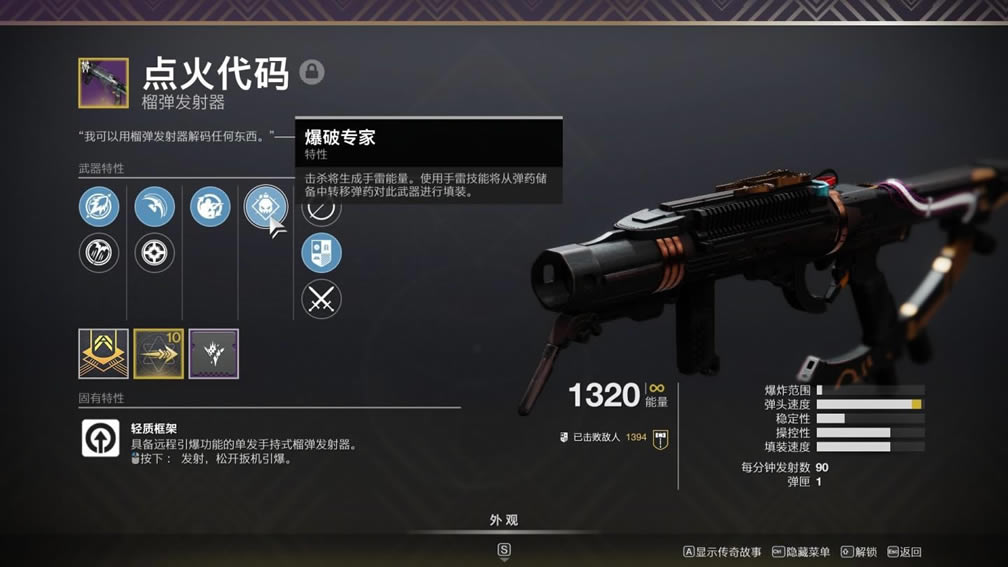This screenshot has width=1008, height=567.
Task: Toggle the padlock icon next to weapon name
Action: (312, 72)
